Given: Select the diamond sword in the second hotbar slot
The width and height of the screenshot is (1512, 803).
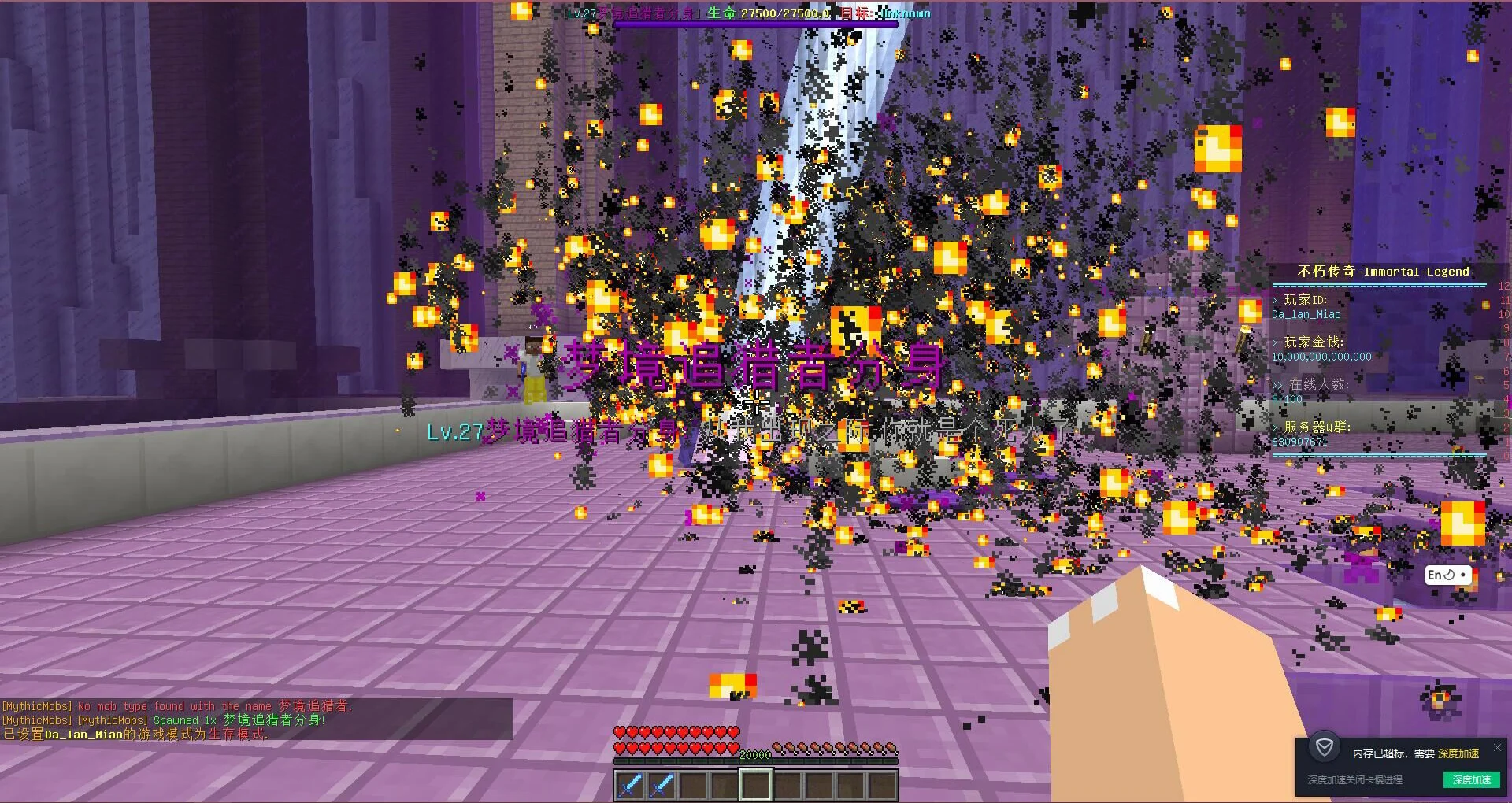Looking at the screenshot, I should pyautogui.click(x=661, y=785).
